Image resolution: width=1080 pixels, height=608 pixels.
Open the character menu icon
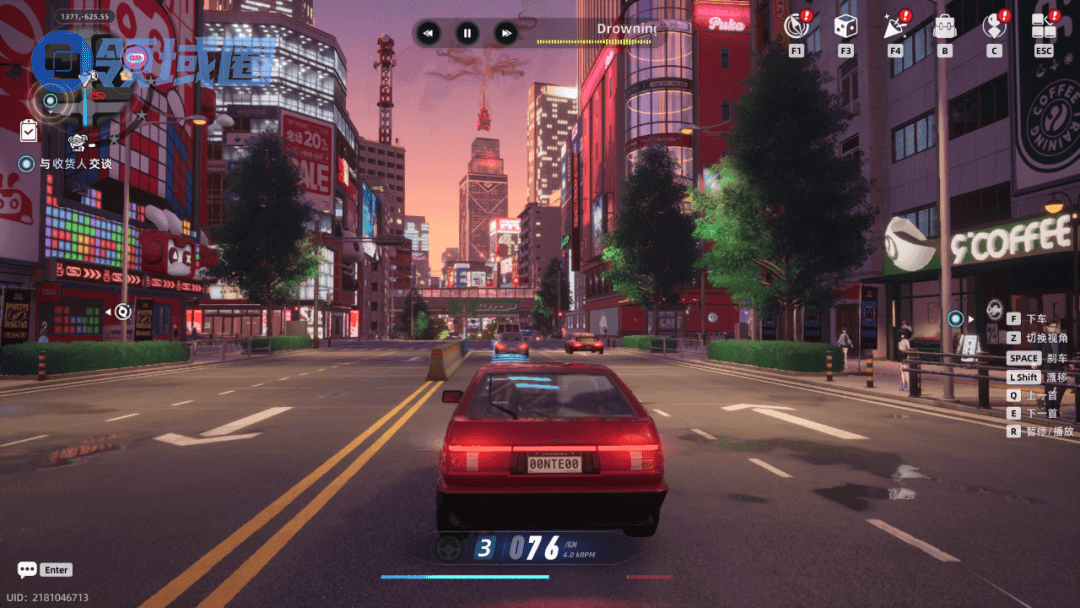point(994,26)
